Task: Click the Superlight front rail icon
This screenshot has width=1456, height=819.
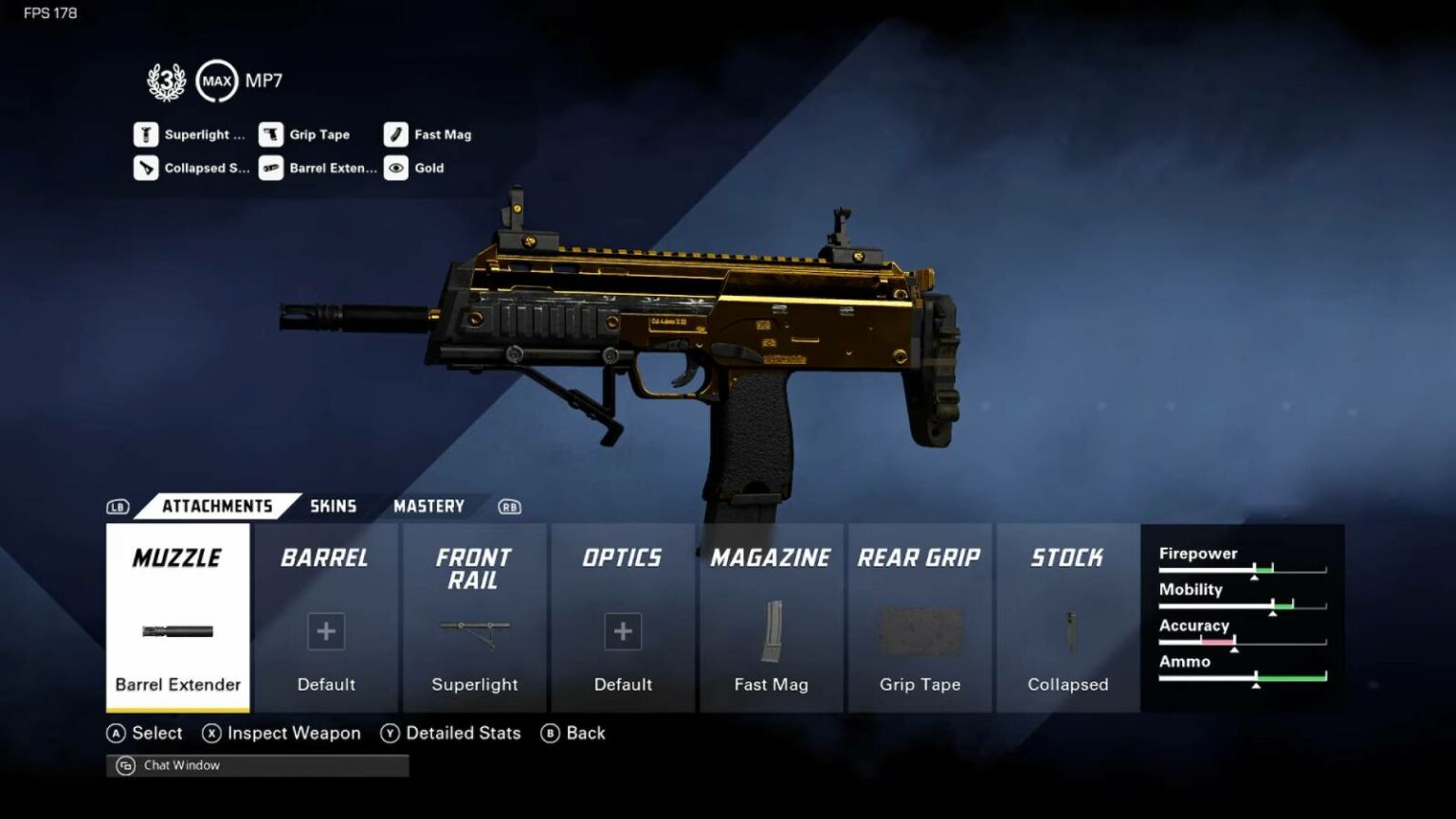Action: 474,631
